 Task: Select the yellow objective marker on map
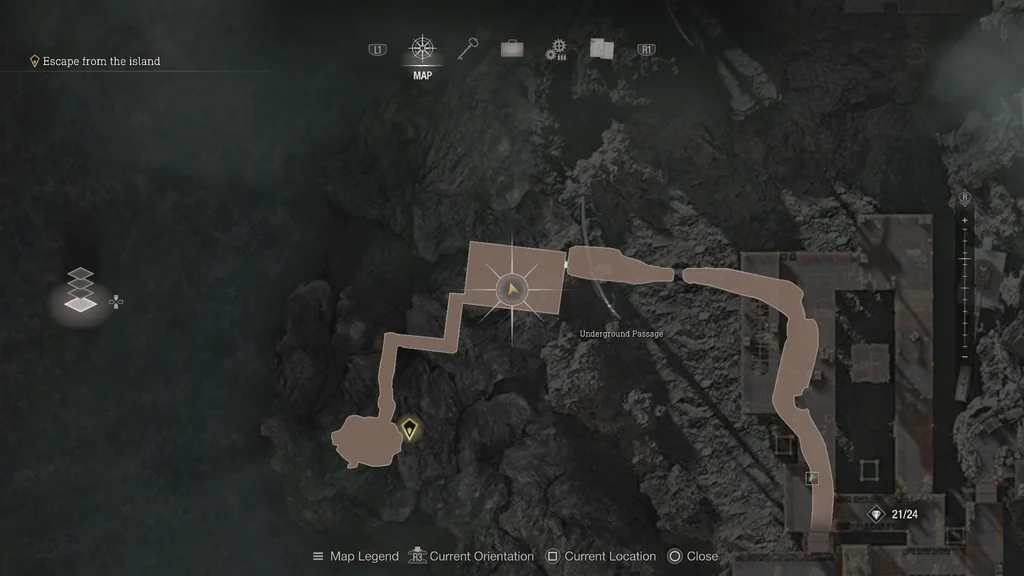[x=409, y=430]
